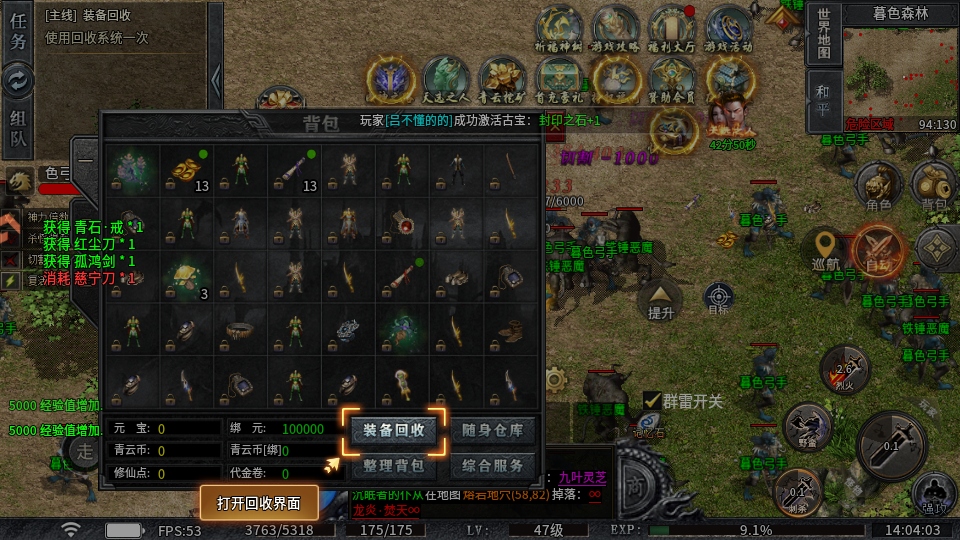Select the gold ingot stack of 13
Image resolution: width=960 pixels, height=540 pixels.
click(186, 171)
